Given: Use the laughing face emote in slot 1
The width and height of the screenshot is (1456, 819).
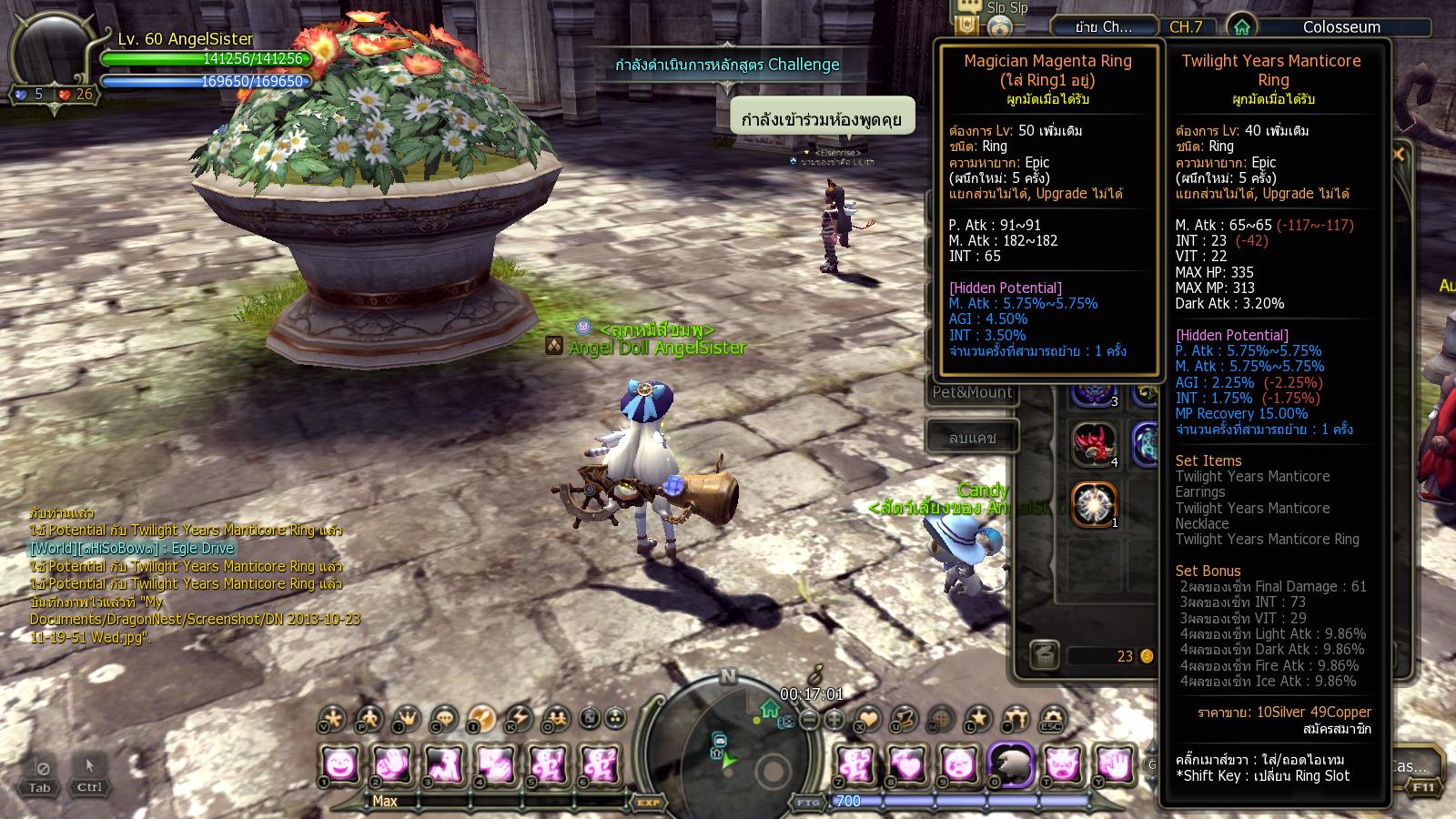Looking at the screenshot, I should (x=339, y=764).
